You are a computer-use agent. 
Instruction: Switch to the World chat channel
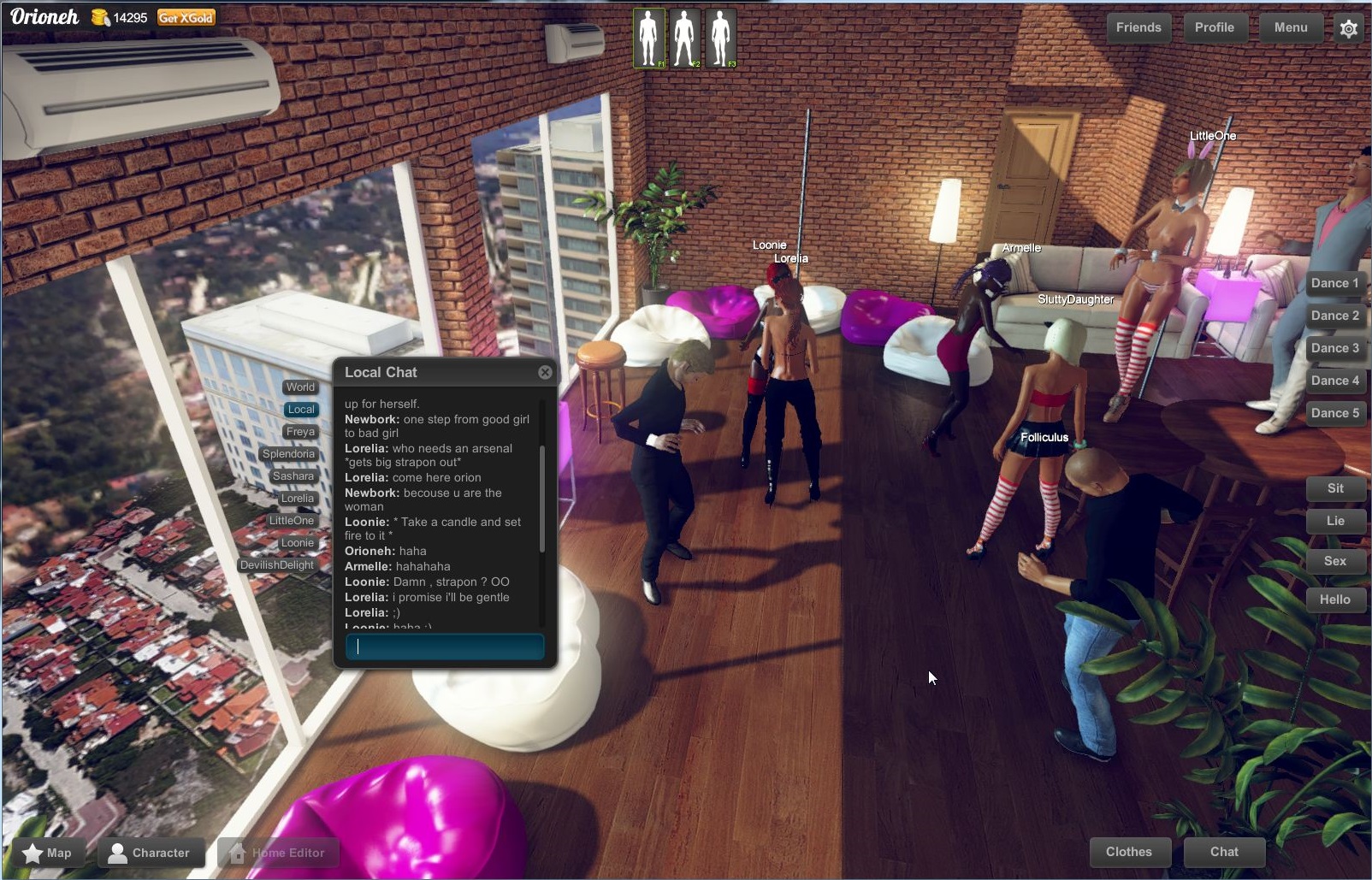click(300, 387)
